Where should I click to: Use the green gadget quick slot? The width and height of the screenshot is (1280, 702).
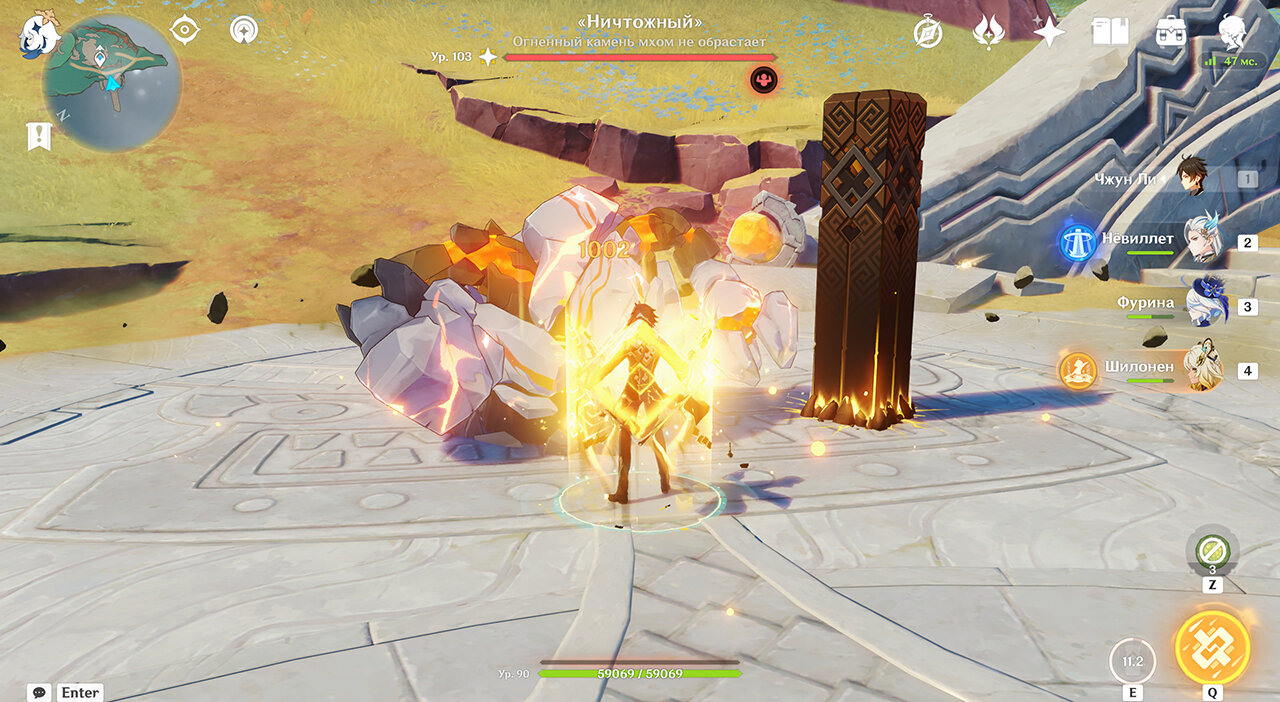tap(1212, 551)
